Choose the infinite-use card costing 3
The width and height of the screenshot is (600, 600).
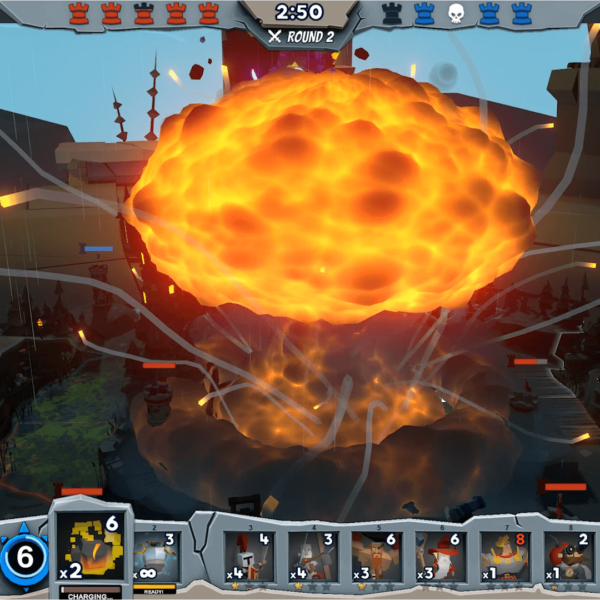coord(155,557)
